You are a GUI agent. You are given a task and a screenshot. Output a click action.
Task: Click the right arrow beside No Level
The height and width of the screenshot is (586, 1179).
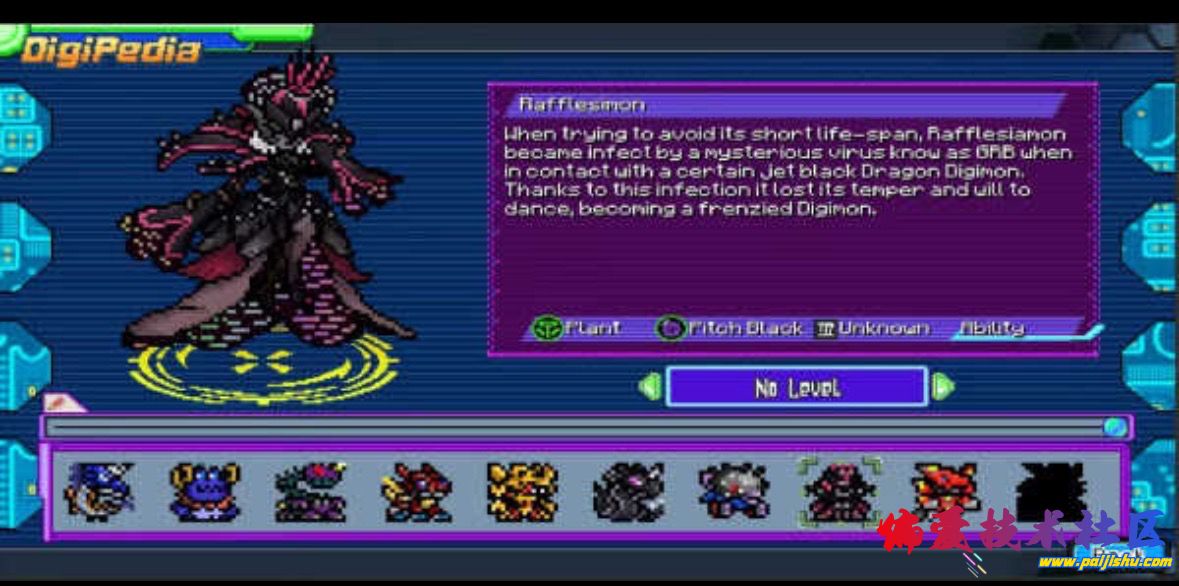[942, 387]
